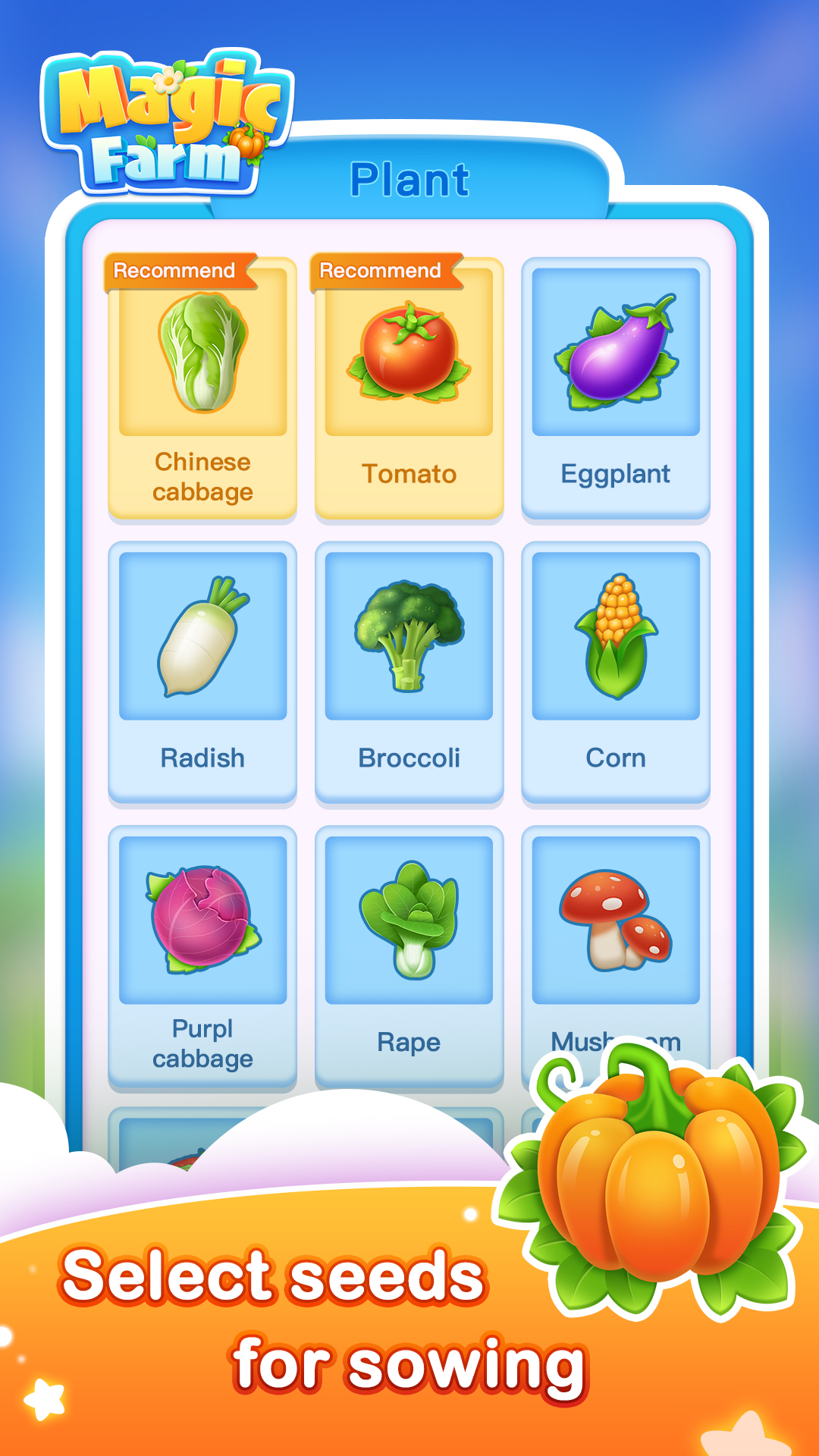Pick the Eggplant seed

point(615,388)
